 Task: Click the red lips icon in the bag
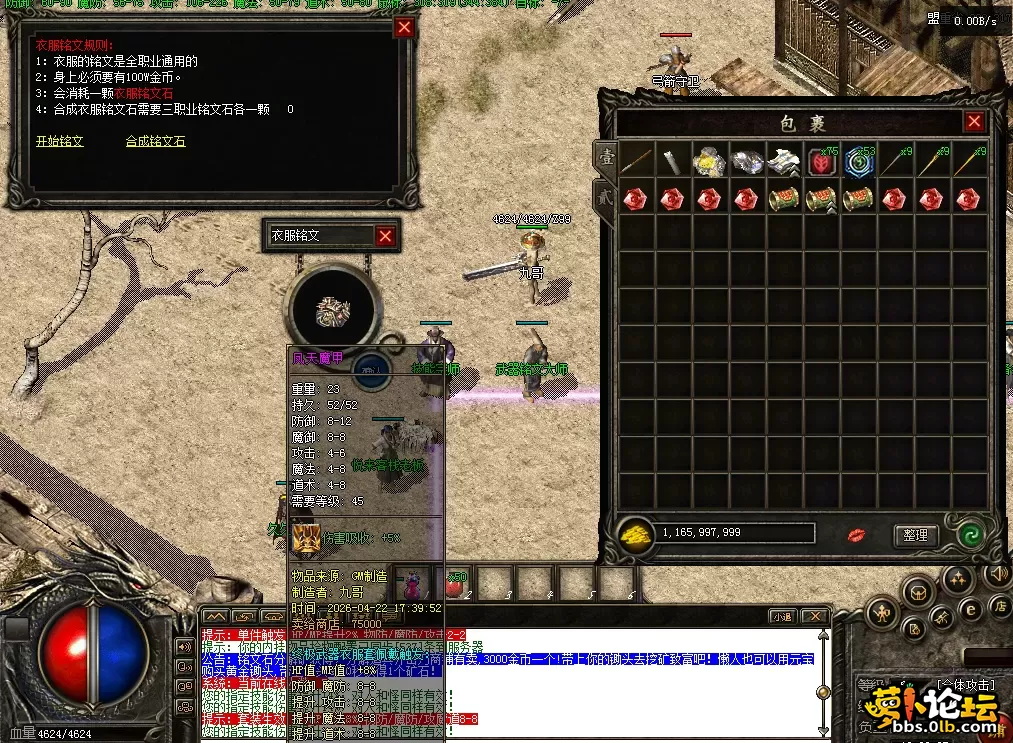[x=856, y=535]
